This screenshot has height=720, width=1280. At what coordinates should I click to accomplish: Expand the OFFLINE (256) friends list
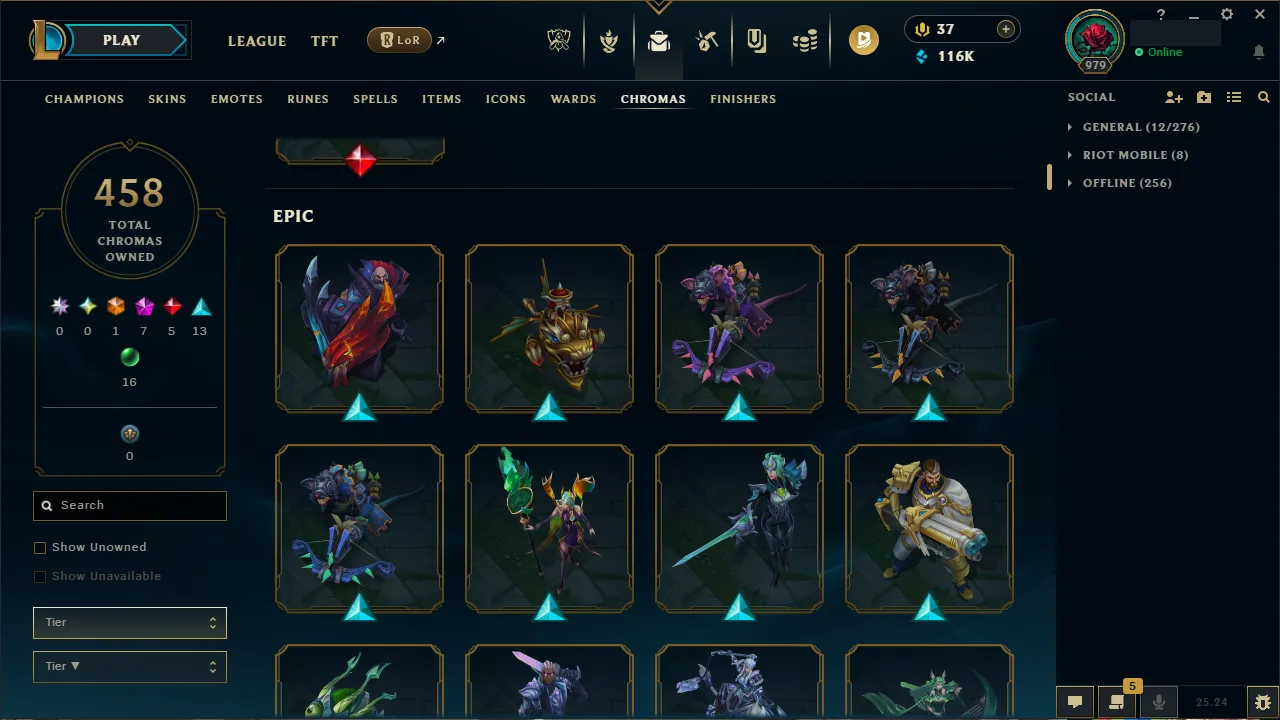click(x=1127, y=183)
